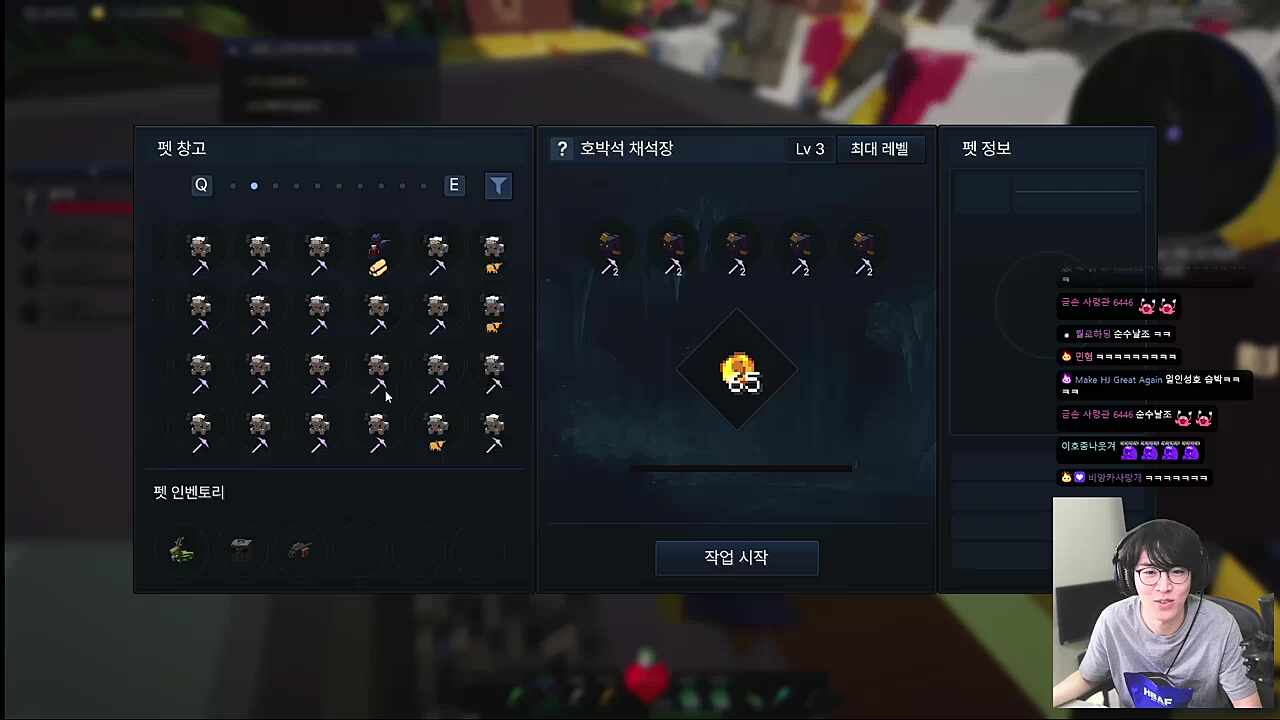Select the second page dot
Image resolution: width=1280 pixels, height=720 pixels.
(x=253, y=186)
